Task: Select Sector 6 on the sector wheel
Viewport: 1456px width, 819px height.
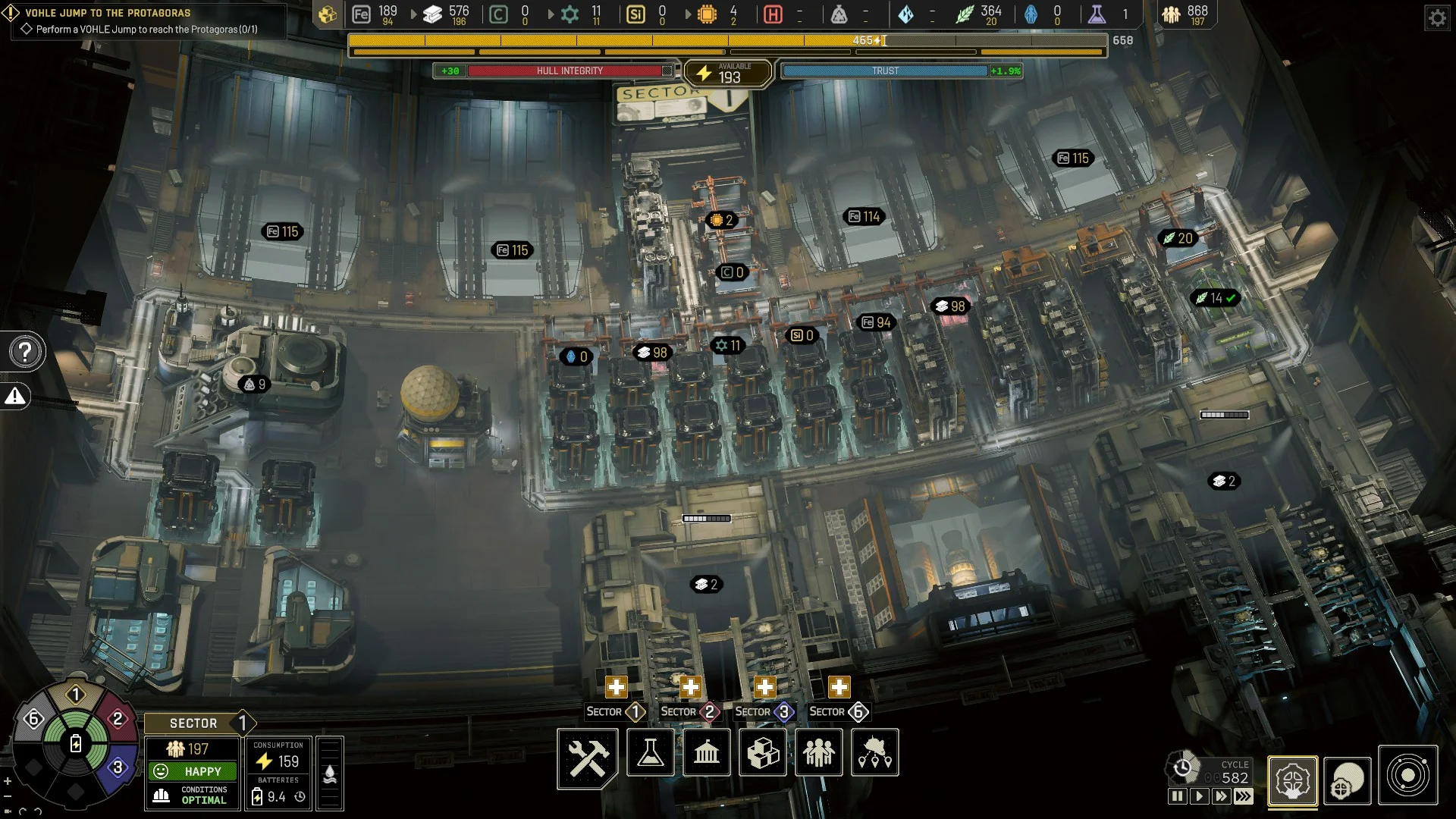Action: pyautogui.click(x=33, y=718)
